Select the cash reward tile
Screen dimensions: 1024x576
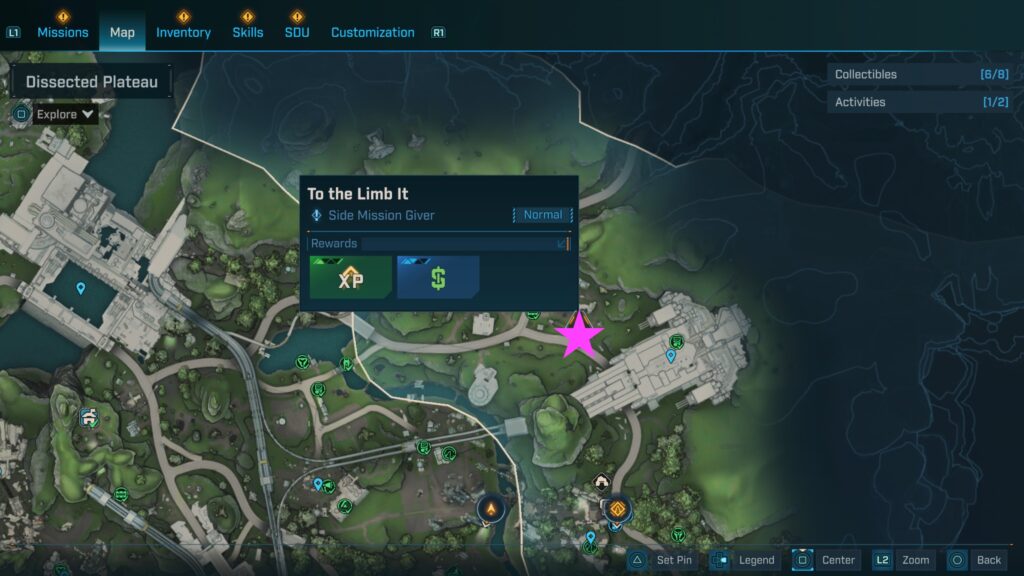pos(438,278)
